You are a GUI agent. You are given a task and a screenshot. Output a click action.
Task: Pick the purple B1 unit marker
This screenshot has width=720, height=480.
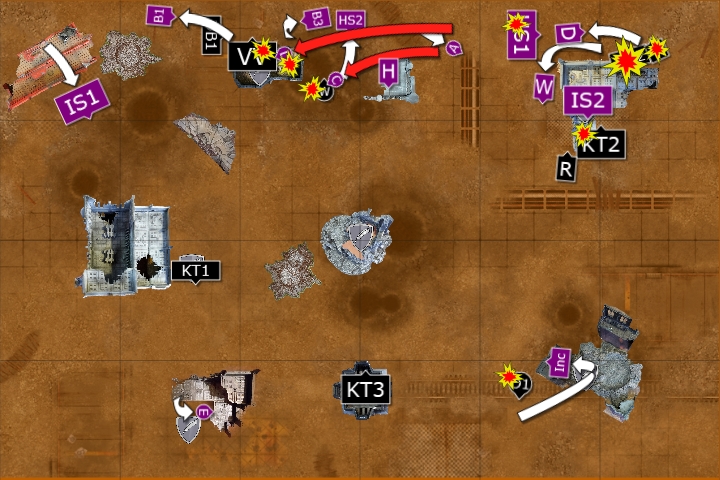(160, 14)
